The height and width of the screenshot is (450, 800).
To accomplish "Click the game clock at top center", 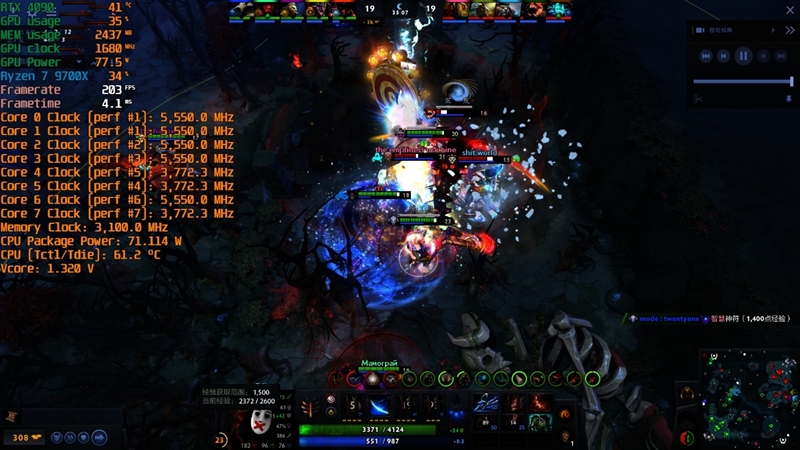I will tap(400, 12).
